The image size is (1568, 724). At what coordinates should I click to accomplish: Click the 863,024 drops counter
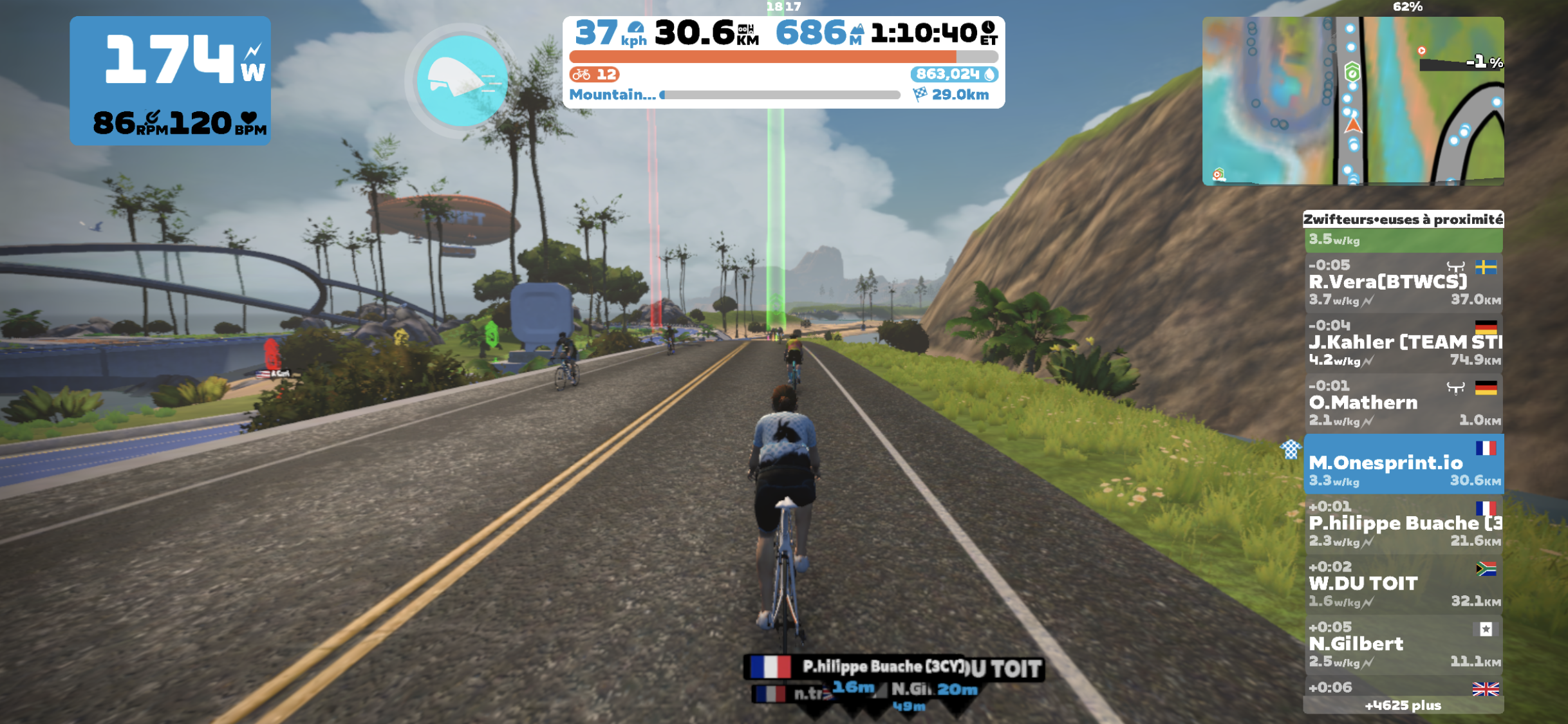(x=953, y=75)
